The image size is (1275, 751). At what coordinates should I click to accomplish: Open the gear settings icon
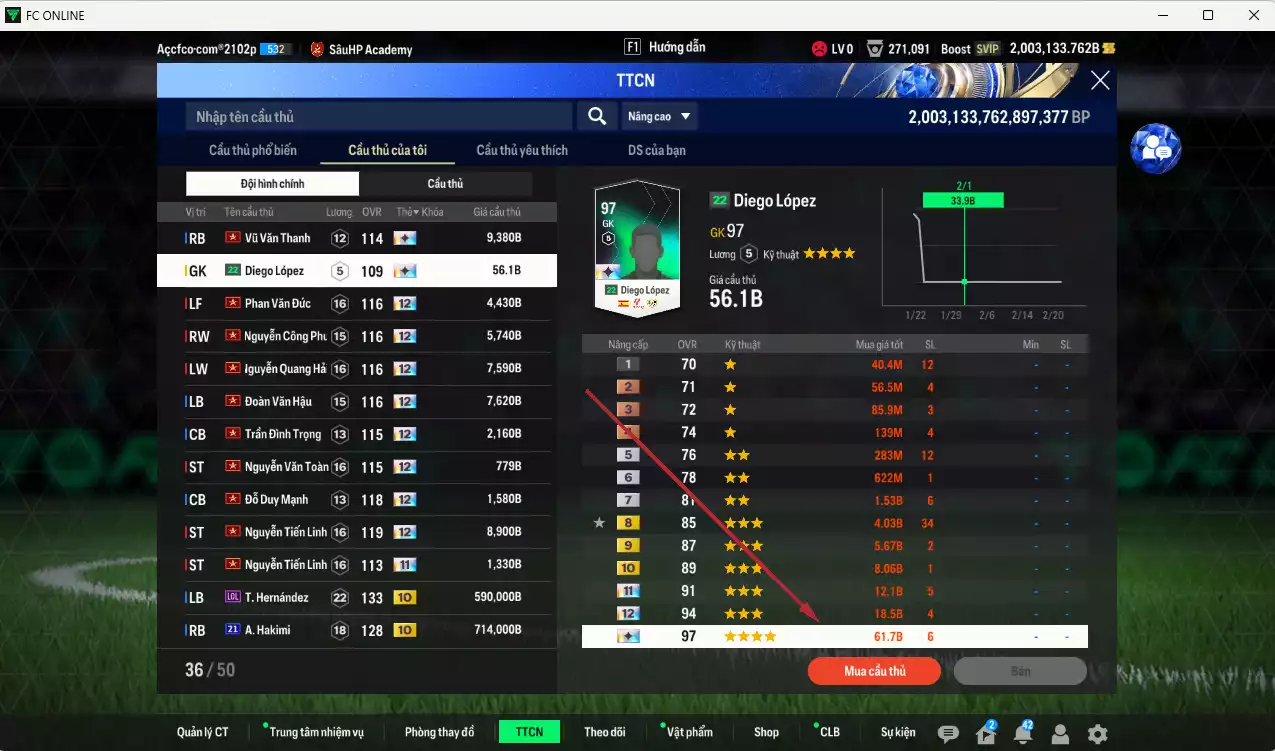1097,734
